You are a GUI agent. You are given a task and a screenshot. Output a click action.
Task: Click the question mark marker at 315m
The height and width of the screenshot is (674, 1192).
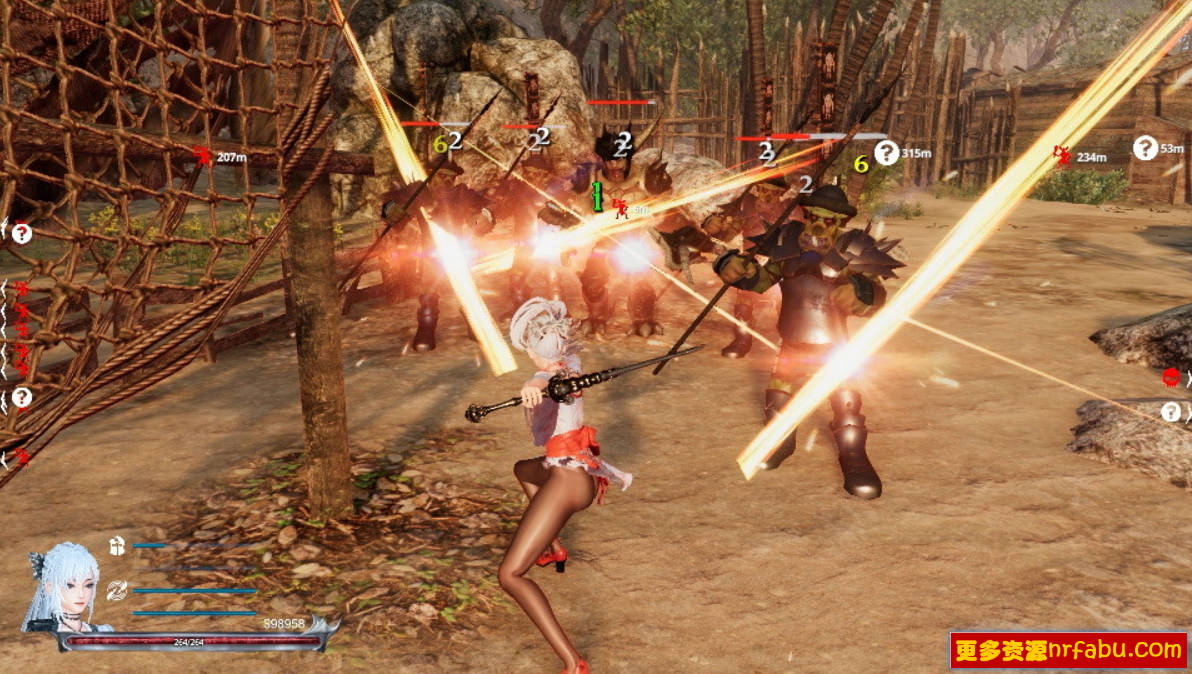tap(886, 152)
